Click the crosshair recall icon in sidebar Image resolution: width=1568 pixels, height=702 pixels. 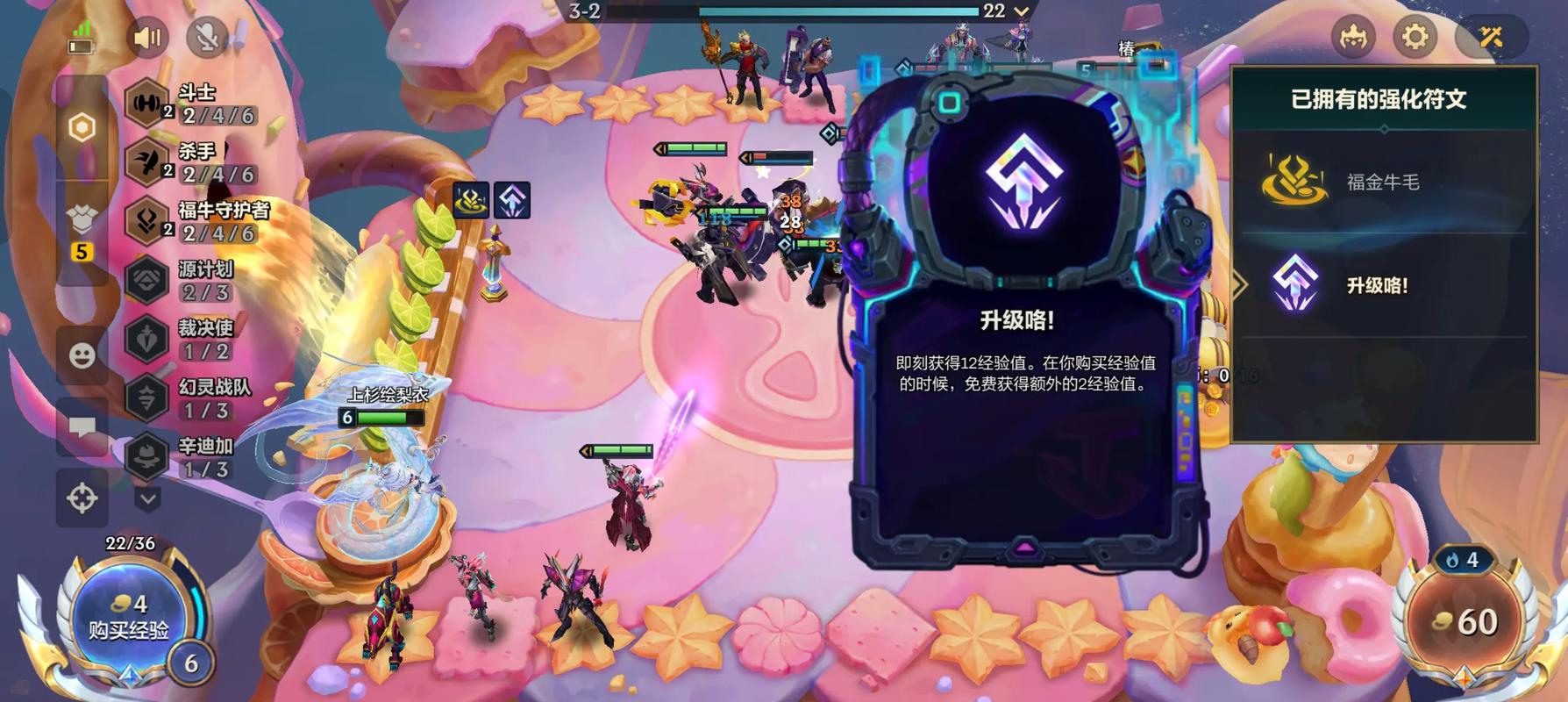click(83, 497)
